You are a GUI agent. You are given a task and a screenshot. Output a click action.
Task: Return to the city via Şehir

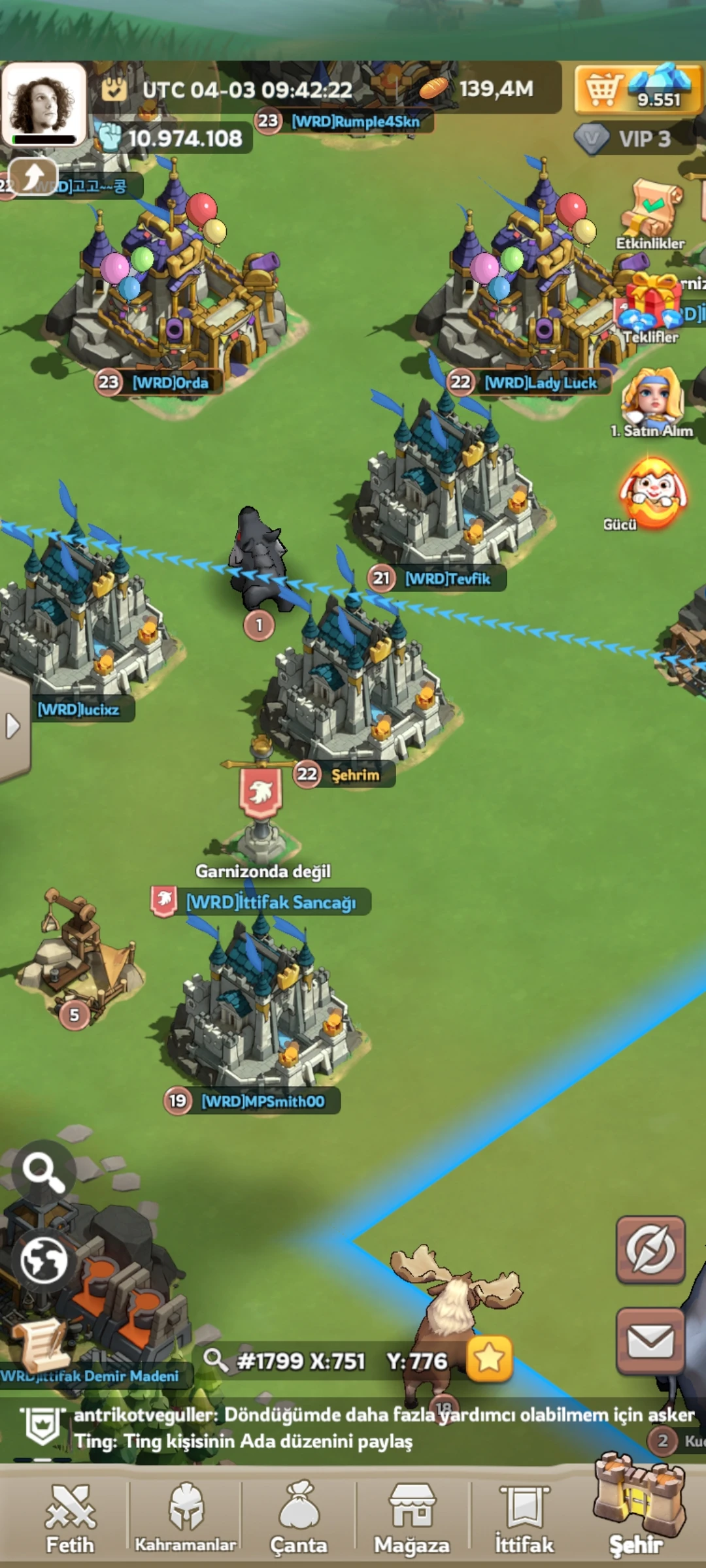637,1509
